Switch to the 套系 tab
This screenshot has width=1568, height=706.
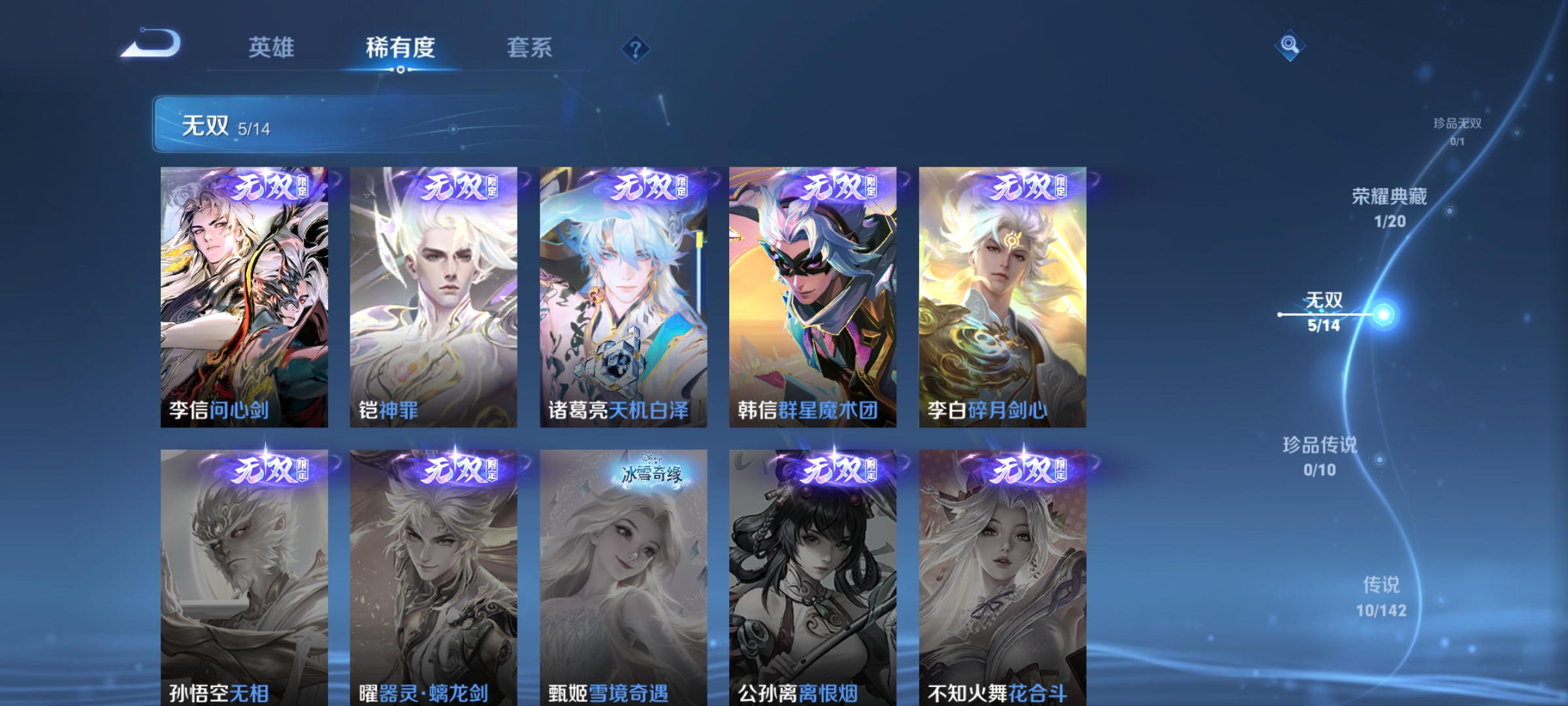tap(531, 48)
